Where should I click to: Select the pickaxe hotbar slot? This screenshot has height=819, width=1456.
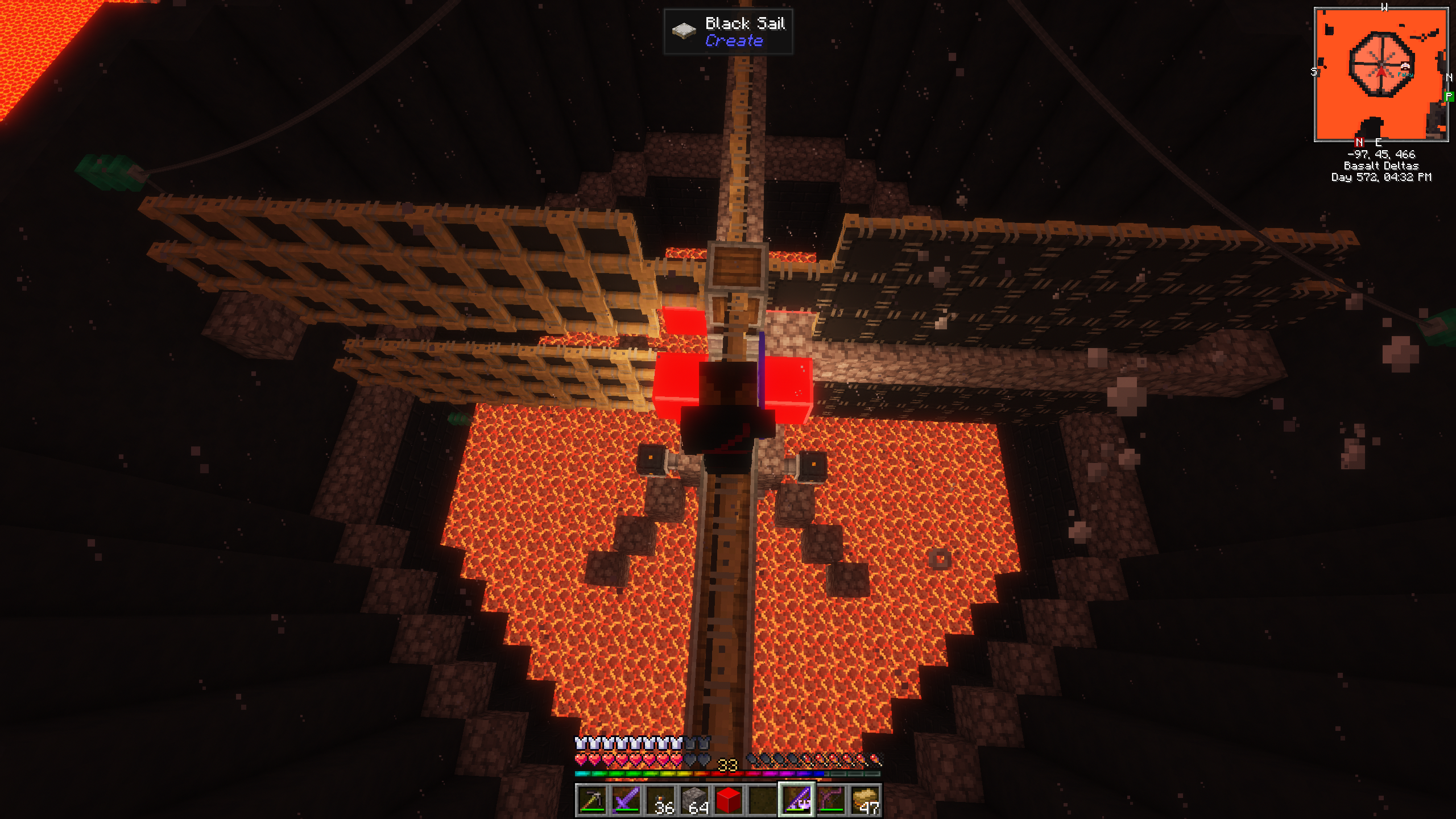click(x=591, y=800)
